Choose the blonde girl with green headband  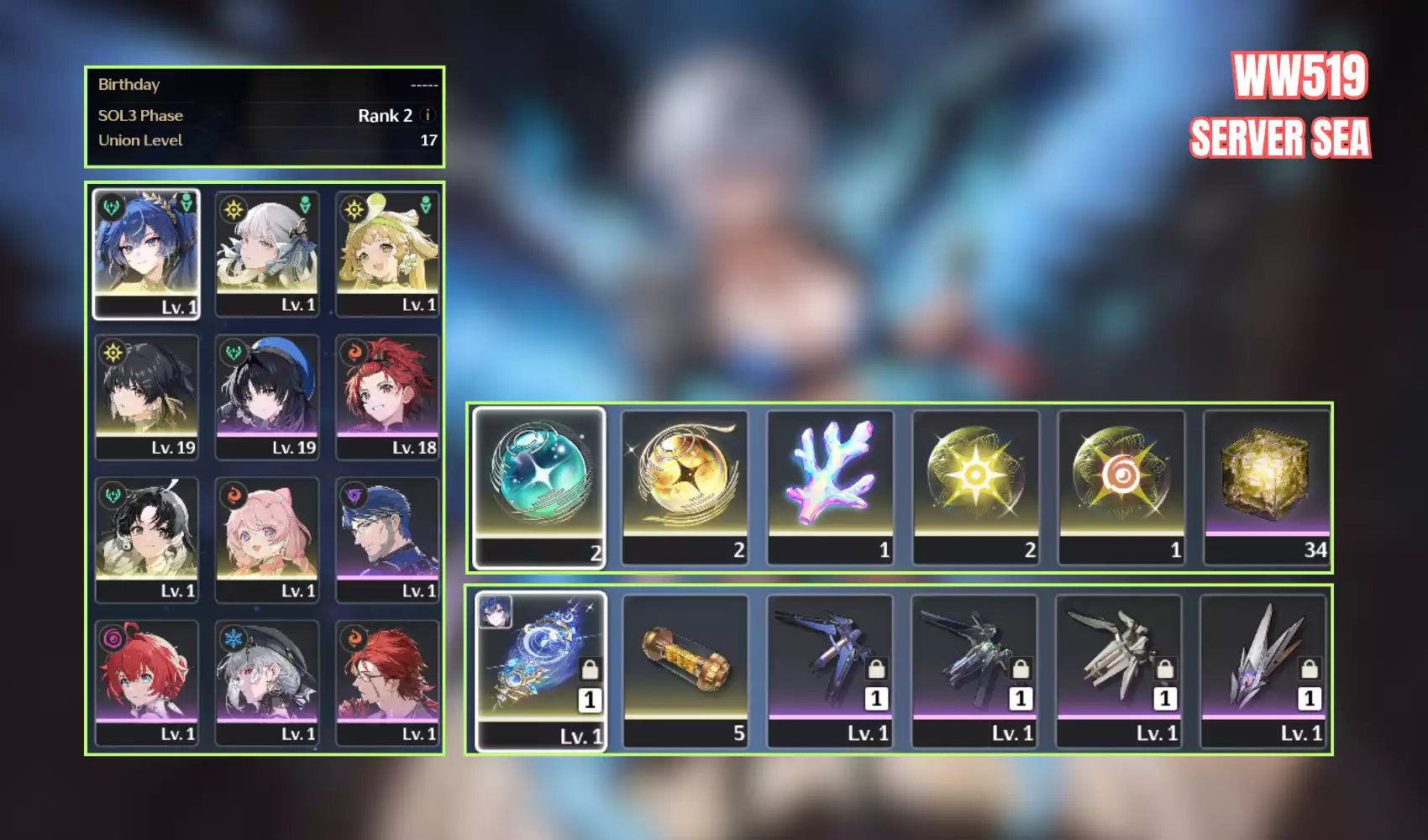(387, 254)
